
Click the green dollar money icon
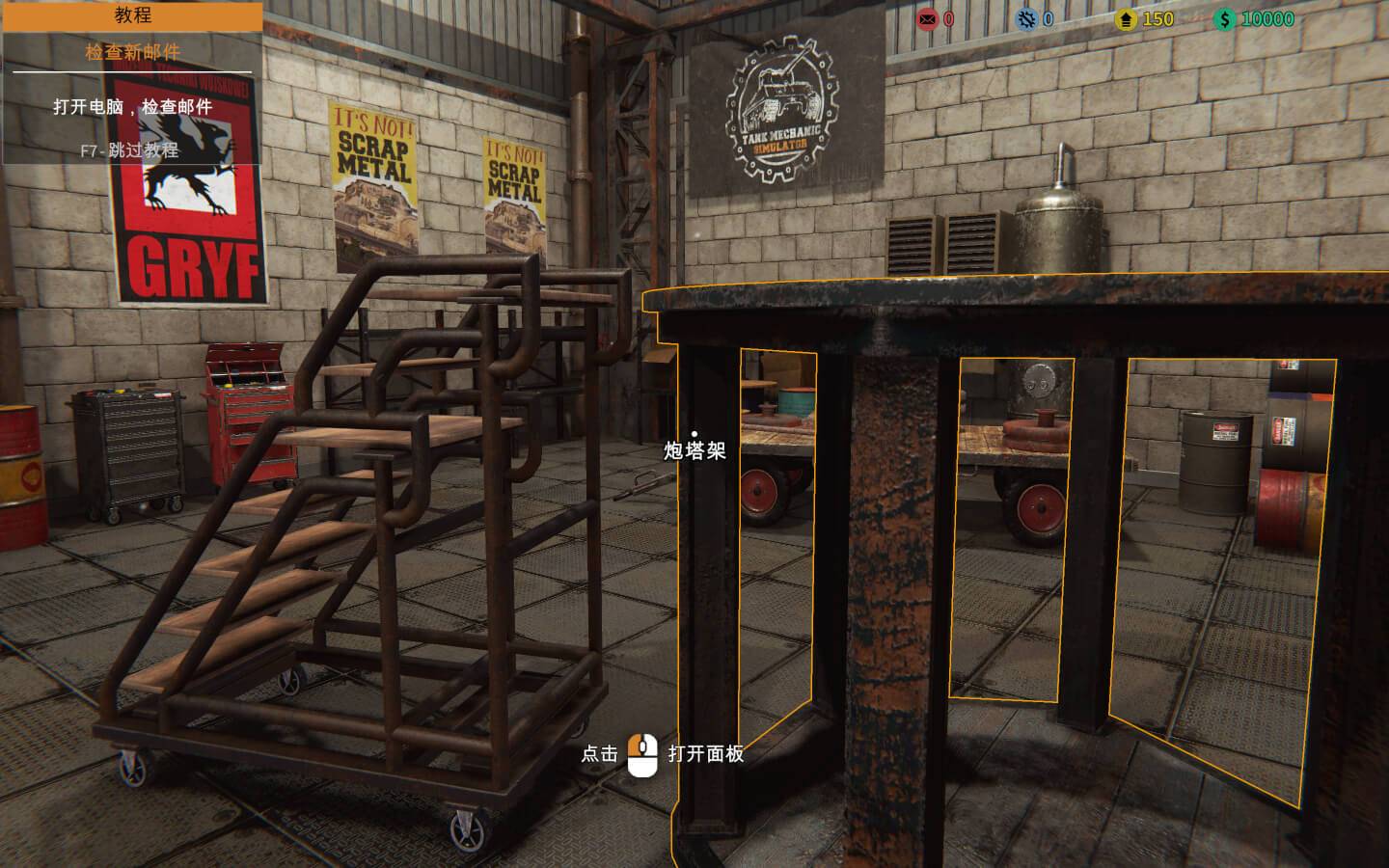[x=1225, y=19]
